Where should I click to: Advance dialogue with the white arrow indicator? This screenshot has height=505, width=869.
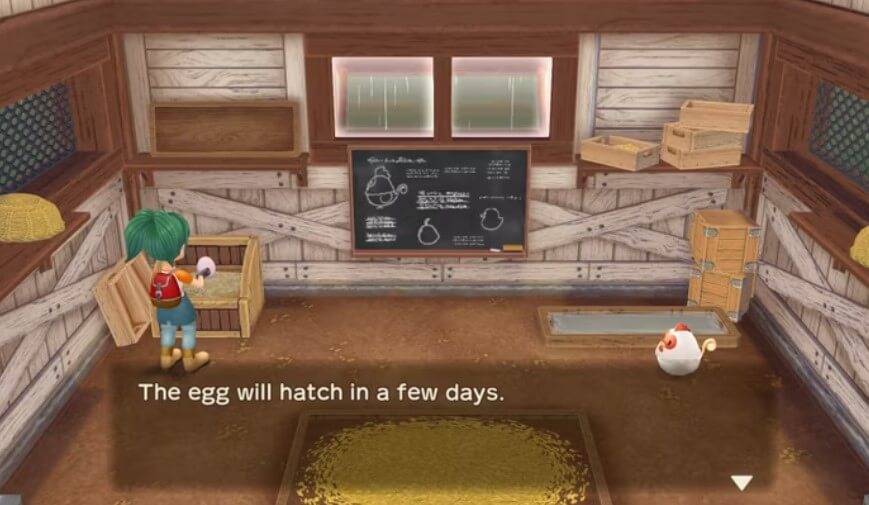[x=741, y=483]
